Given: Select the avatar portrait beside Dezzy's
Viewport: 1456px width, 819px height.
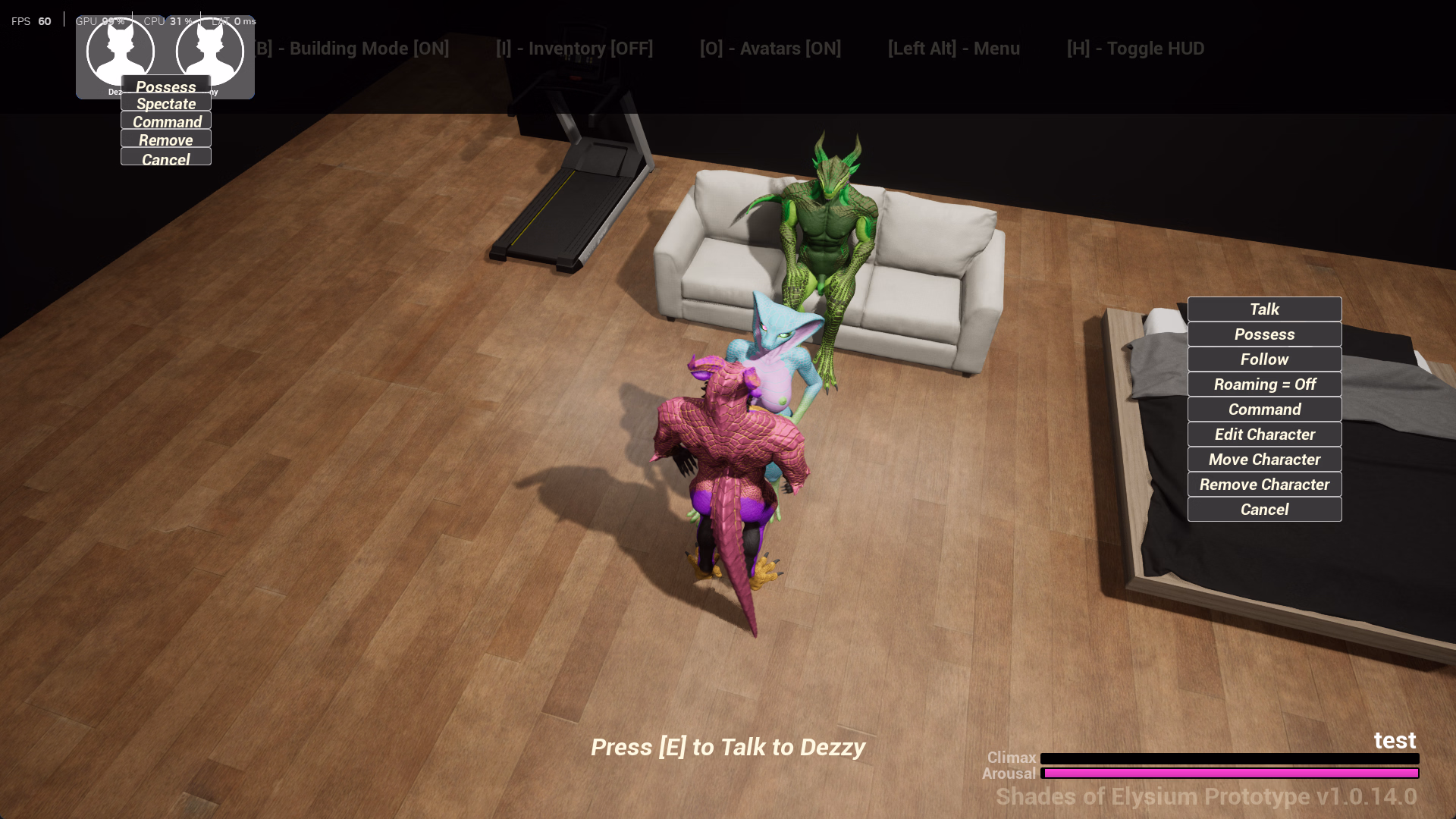Looking at the screenshot, I should click(210, 49).
